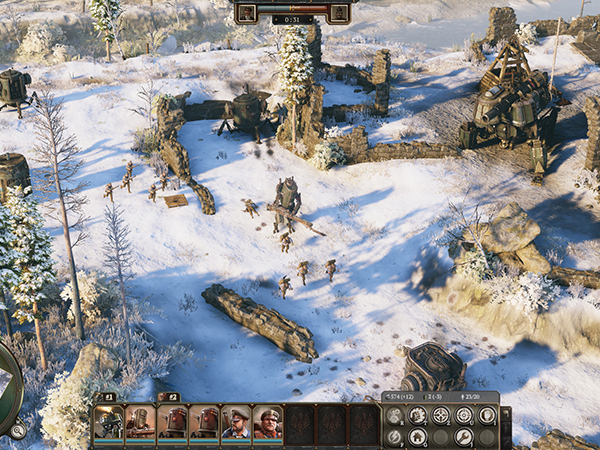Click the left faction emblem by the timer
600x450 pixels.
click(x=248, y=12)
